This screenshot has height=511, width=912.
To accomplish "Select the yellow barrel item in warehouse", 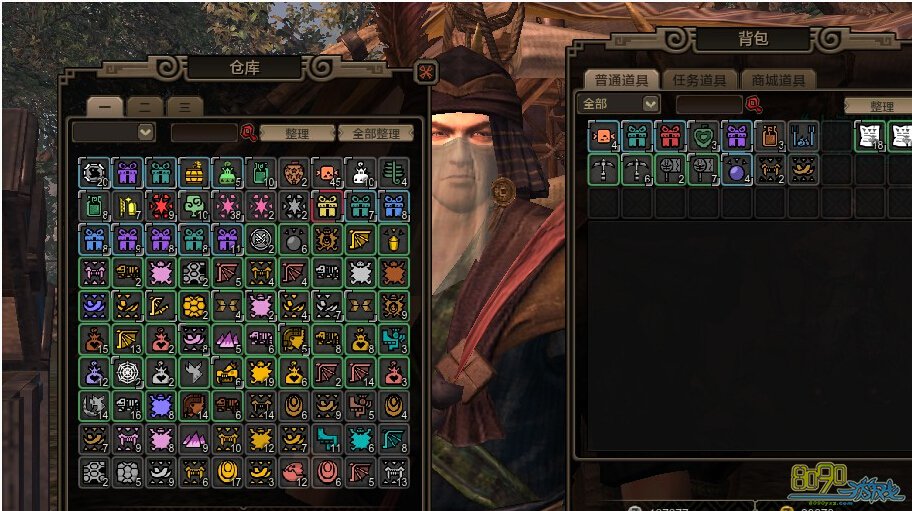I will (x=195, y=173).
